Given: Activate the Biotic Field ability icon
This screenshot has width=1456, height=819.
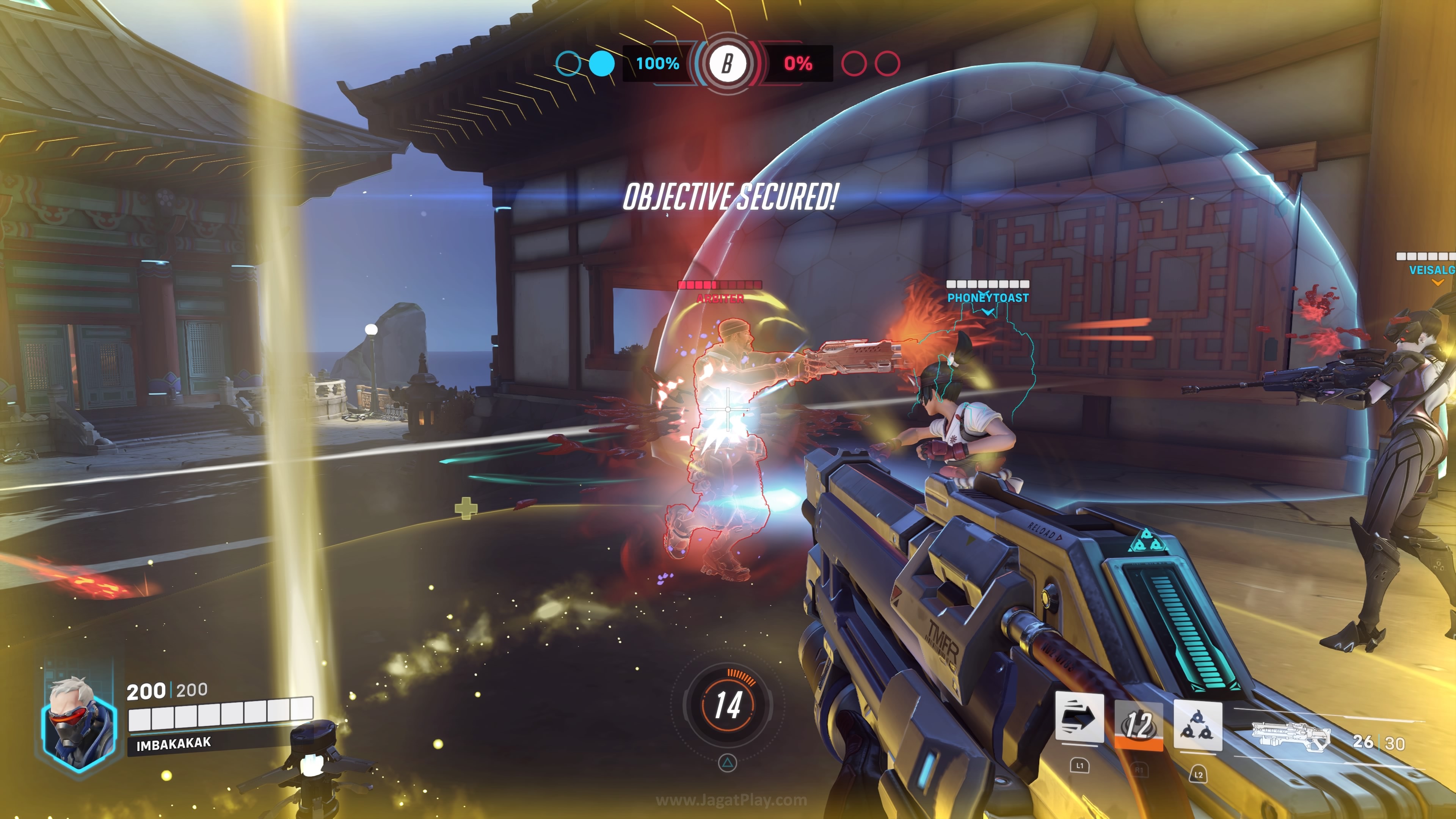Looking at the screenshot, I should pyautogui.click(x=1197, y=726).
